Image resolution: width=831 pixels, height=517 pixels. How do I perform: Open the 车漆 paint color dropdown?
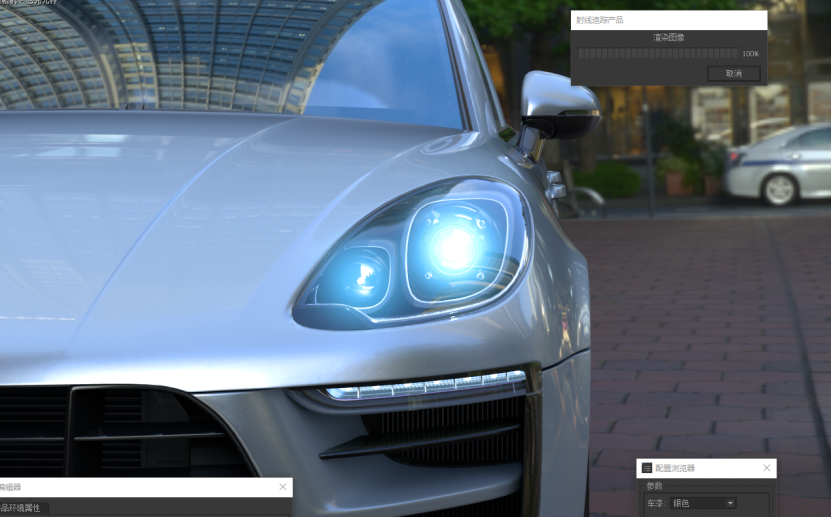[703, 503]
